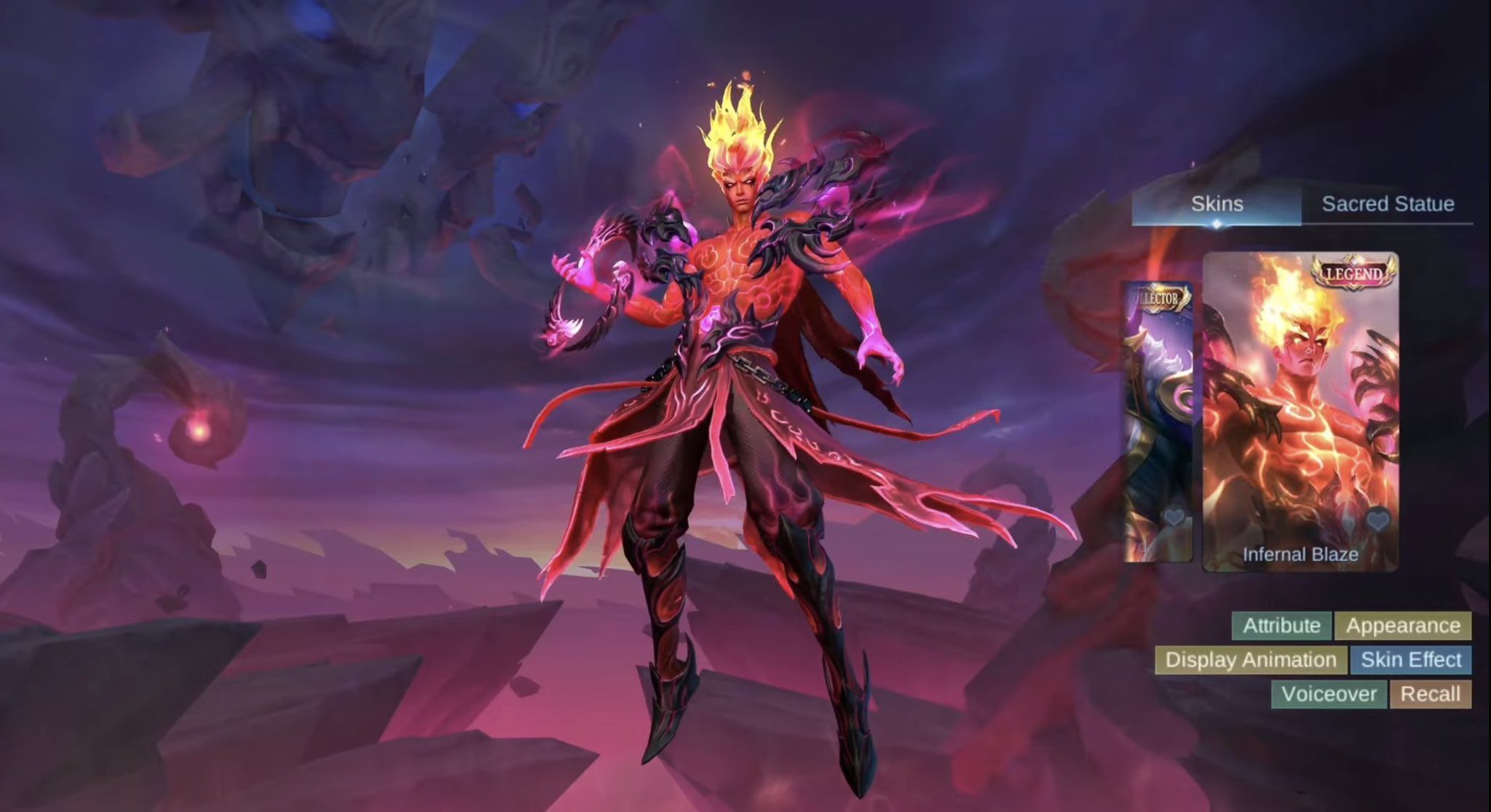Viewport: 1491px width, 812px height.
Task: Choose the Collector skin card
Action: (x=1158, y=422)
